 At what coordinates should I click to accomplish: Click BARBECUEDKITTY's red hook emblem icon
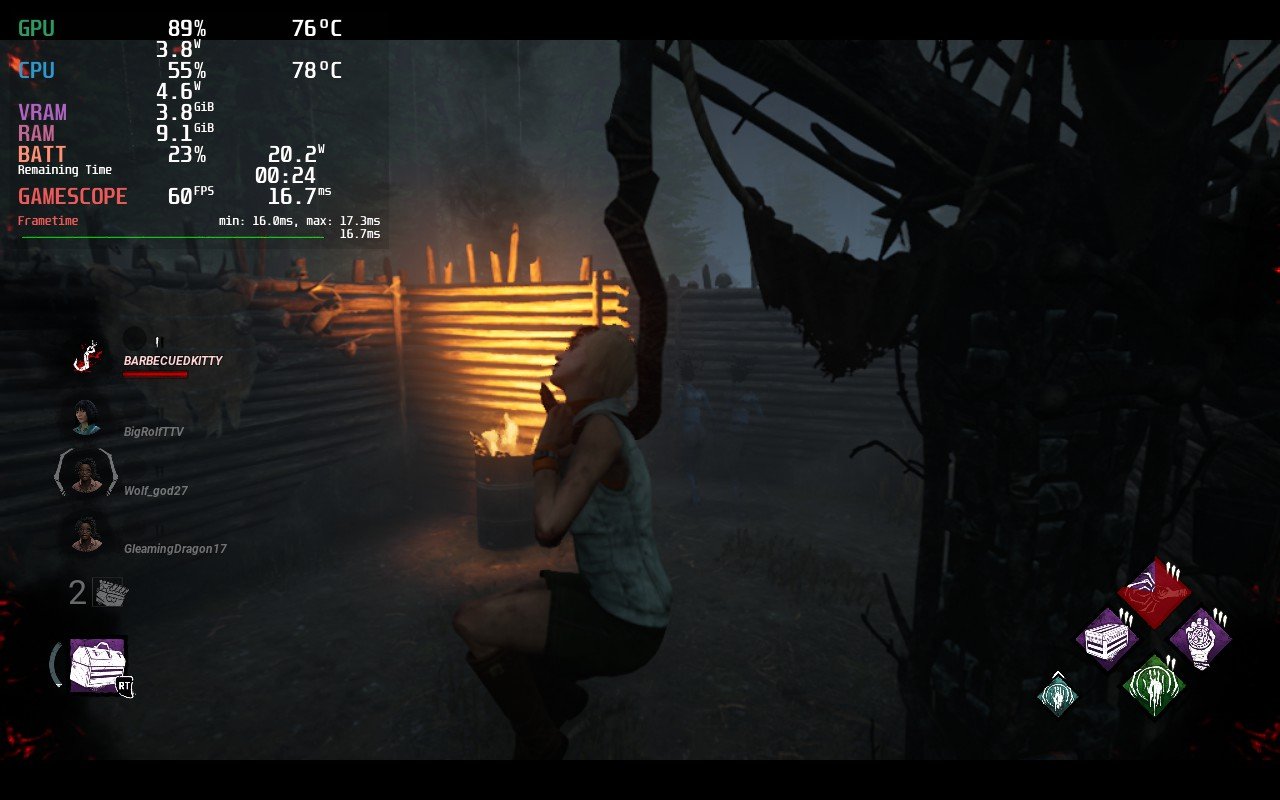point(85,356)
